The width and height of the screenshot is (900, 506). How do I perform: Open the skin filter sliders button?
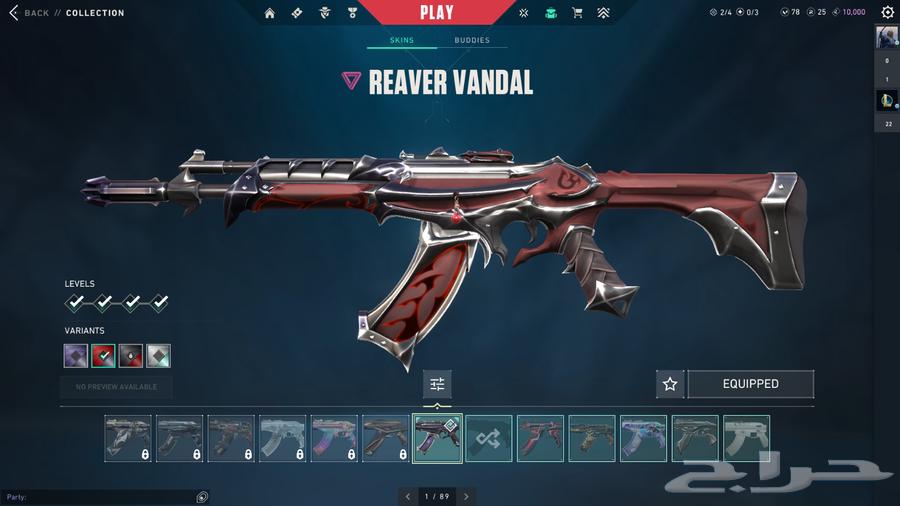click(x=437, y=384)
